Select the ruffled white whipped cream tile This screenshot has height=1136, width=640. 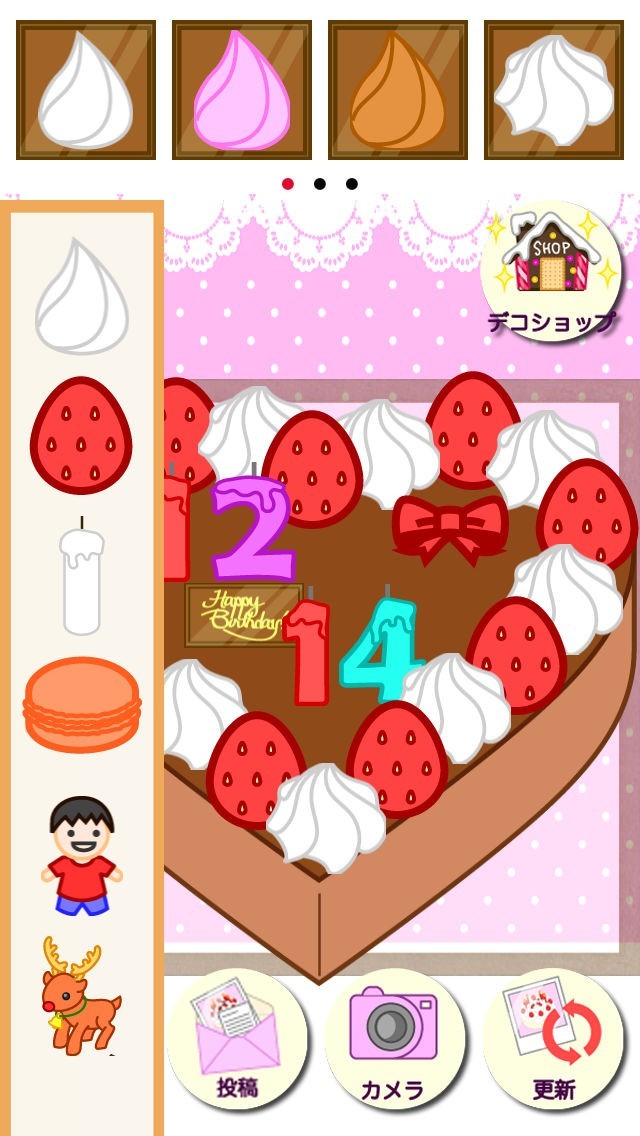(554, 90)
